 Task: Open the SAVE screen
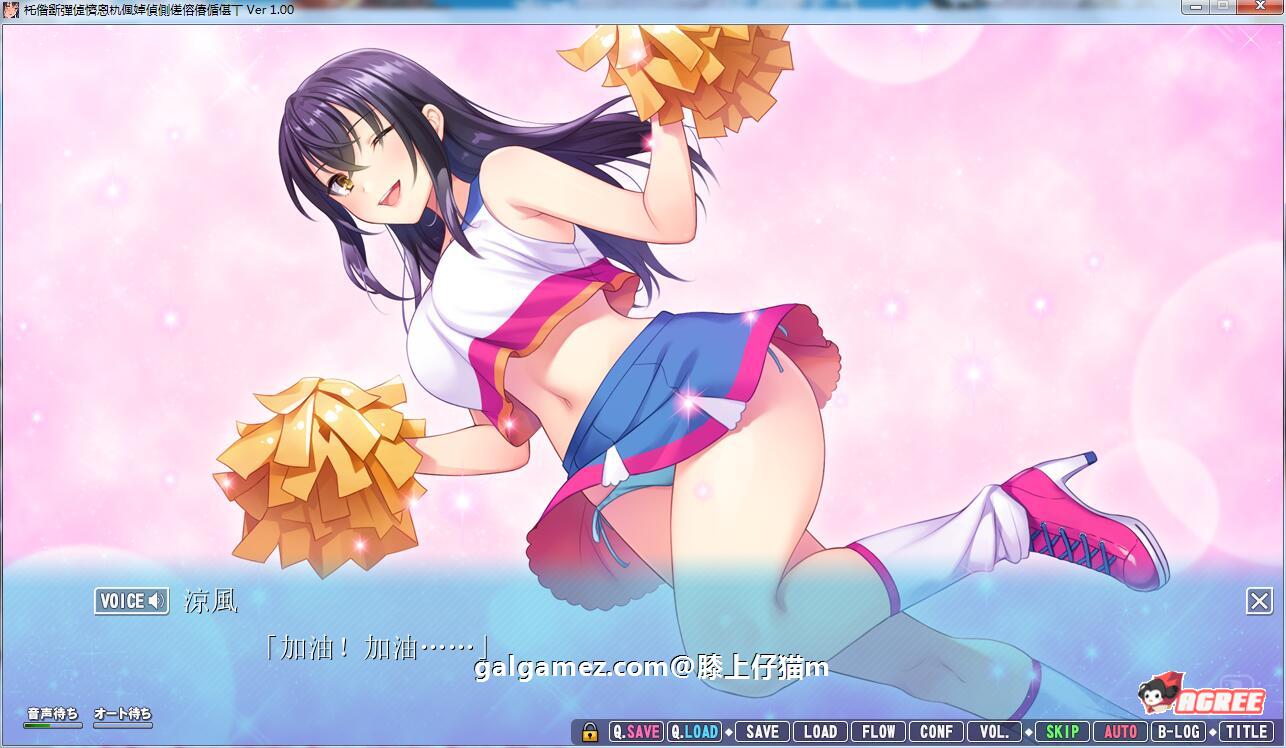point(763,731)
